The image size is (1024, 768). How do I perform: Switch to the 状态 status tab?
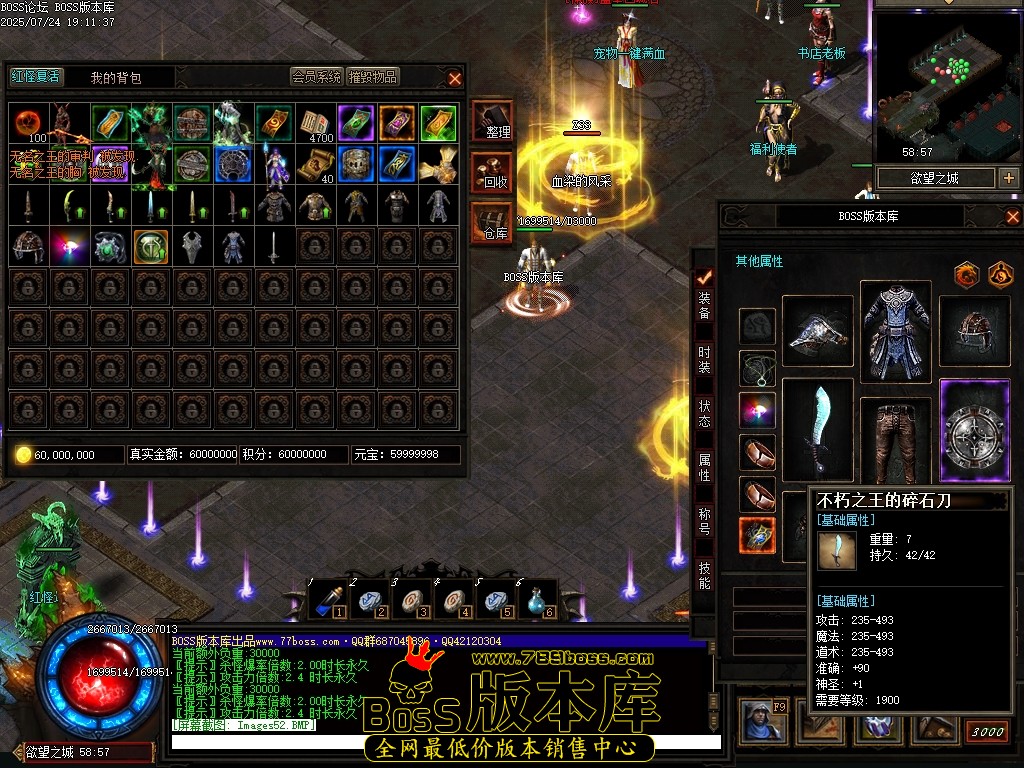coord(704,414)
